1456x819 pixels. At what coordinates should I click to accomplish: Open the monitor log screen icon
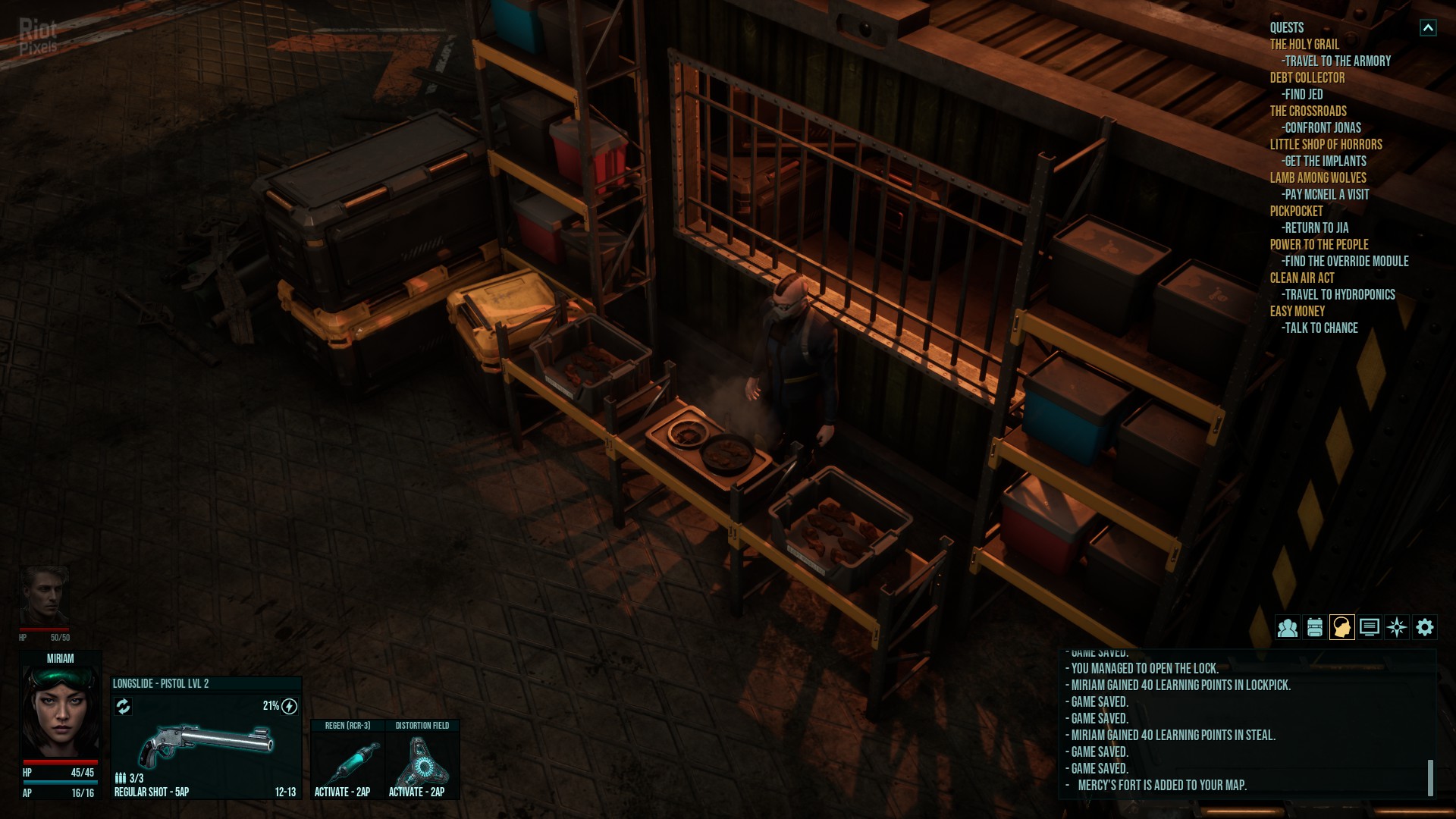(x=1370, y=628)
